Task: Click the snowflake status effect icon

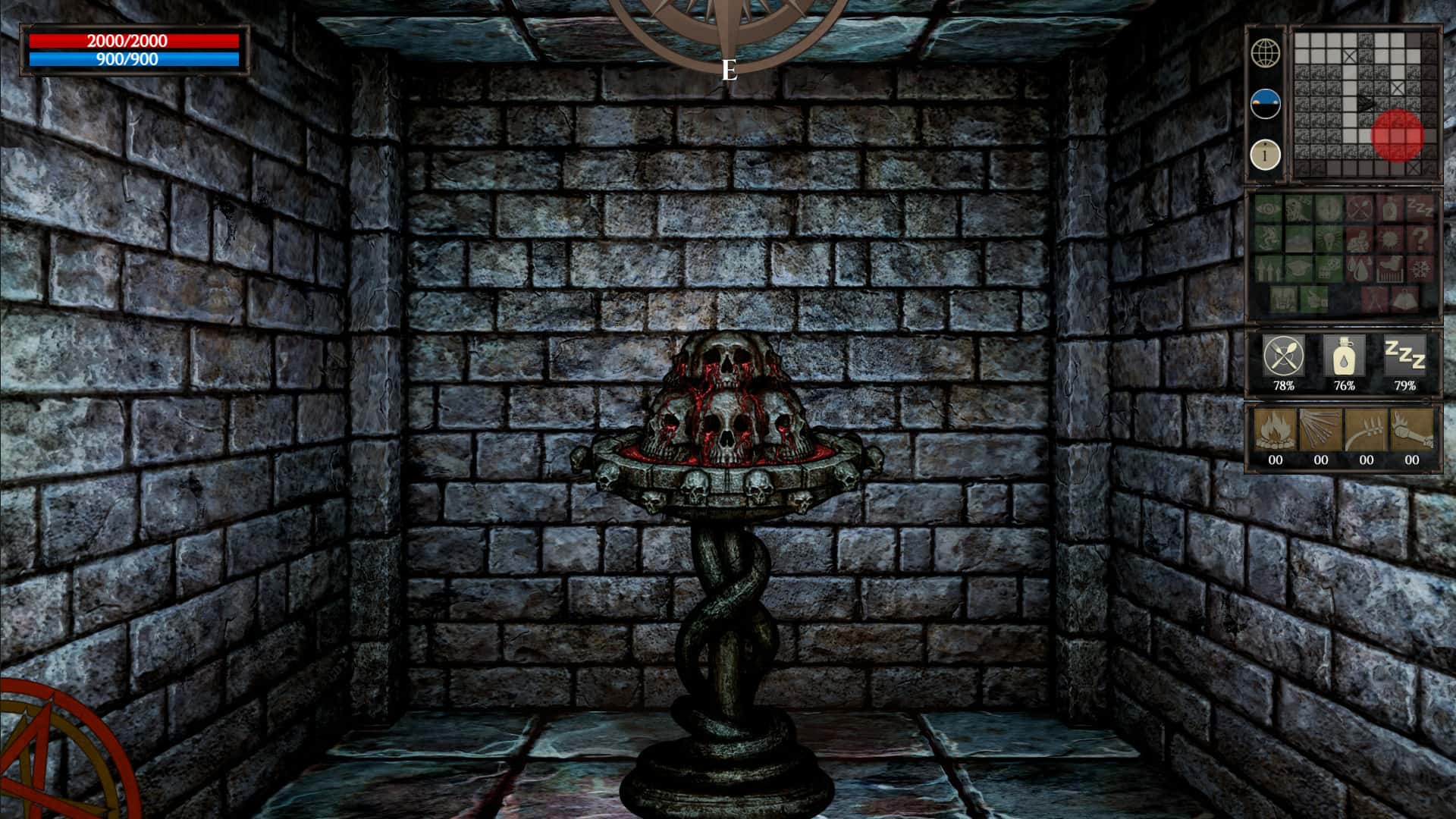Action: point(1421,269)
